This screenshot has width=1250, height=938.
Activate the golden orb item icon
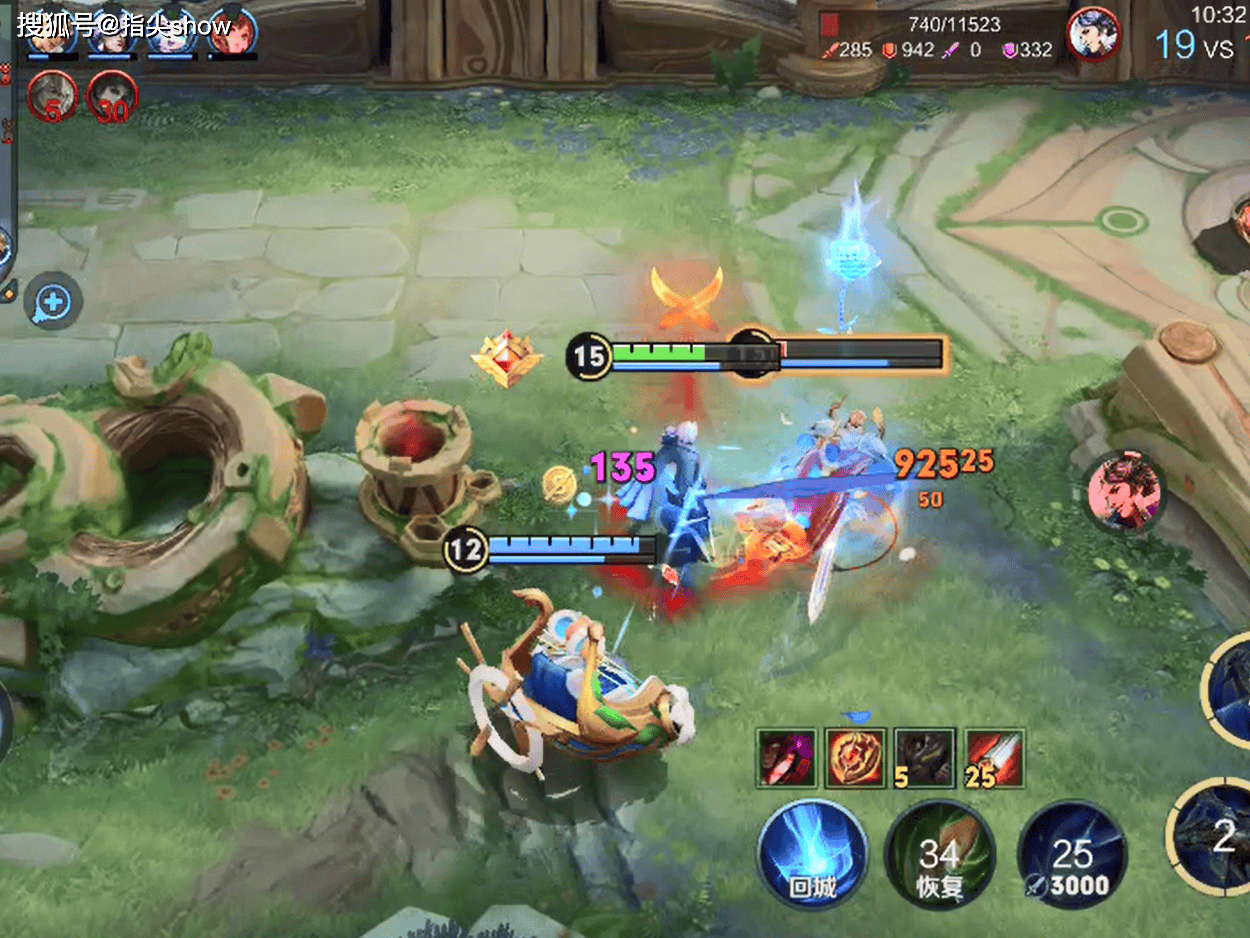[856, 758]
